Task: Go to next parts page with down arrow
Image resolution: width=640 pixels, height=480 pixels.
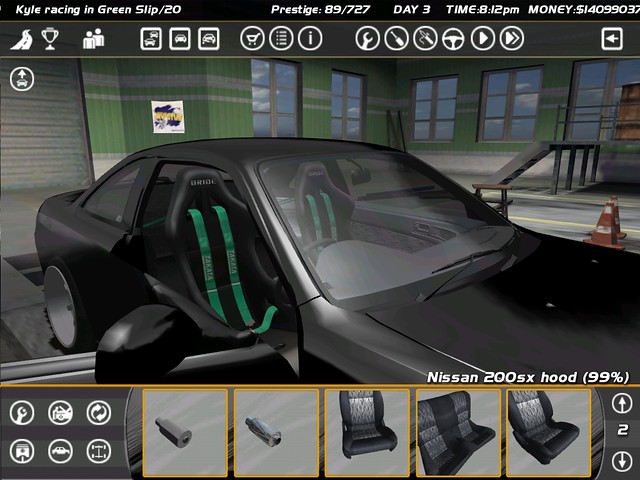Action: [621, 460]
